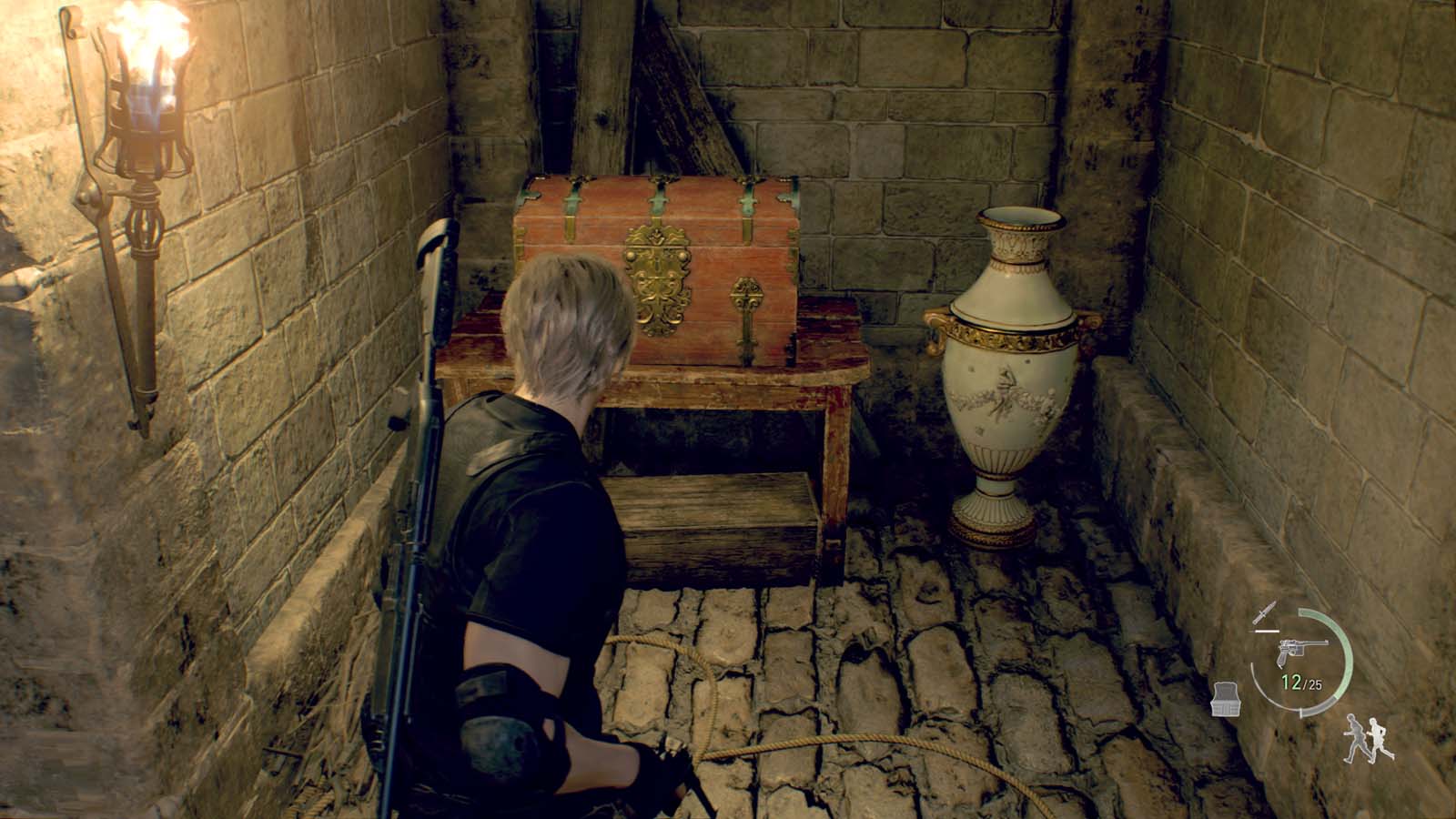Click the equipped Red9 pistol icon

point(1303,650)
